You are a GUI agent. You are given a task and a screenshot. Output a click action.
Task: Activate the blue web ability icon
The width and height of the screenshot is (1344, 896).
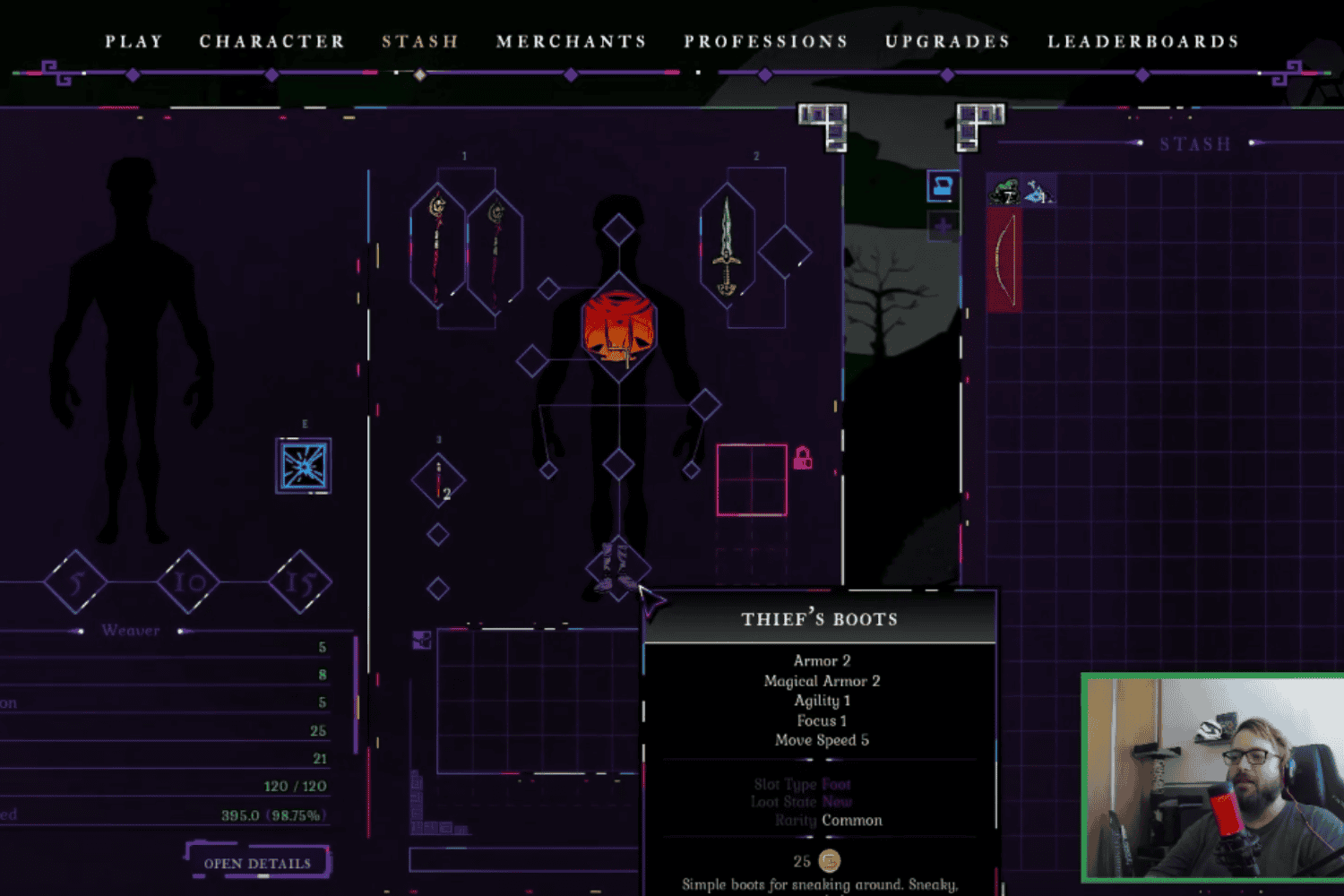pyautogui.click(x=304, y=466)
